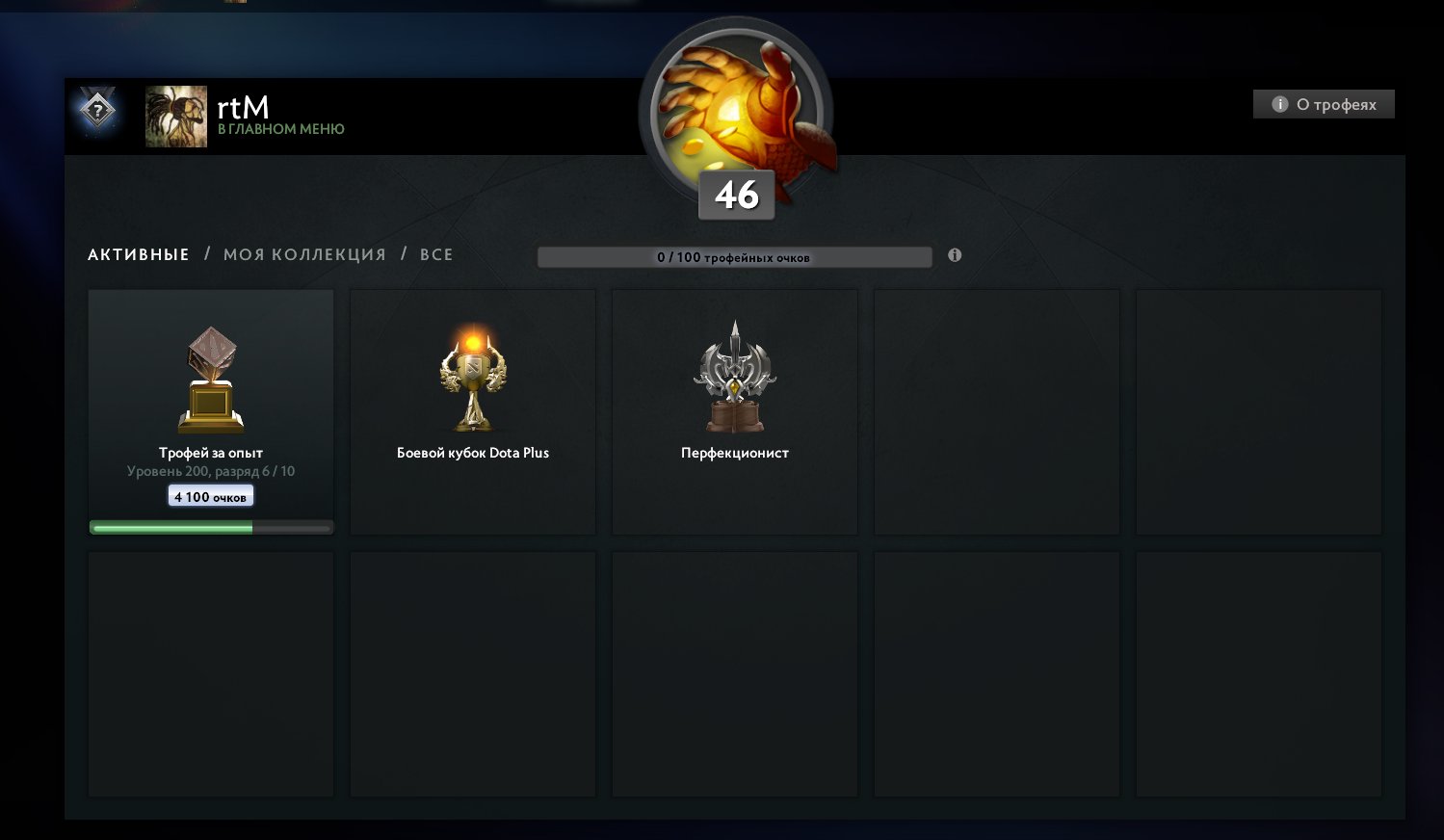Click the В ГЛАВНОМ МЕНЮ status text
The image size is (1444, 840).
282,128
